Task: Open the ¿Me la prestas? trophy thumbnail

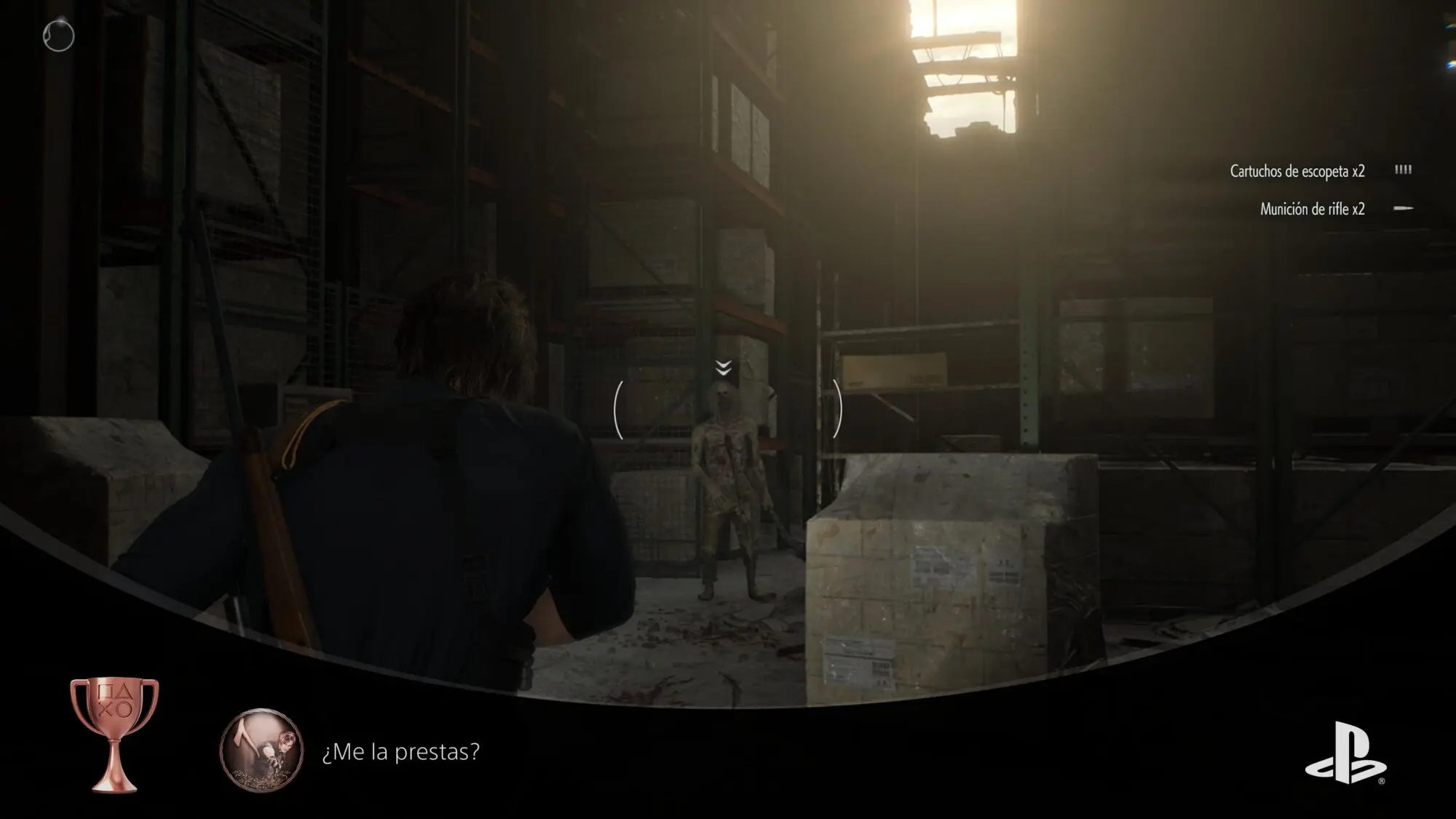Action: pyautogui.click(x=261, y=751)
